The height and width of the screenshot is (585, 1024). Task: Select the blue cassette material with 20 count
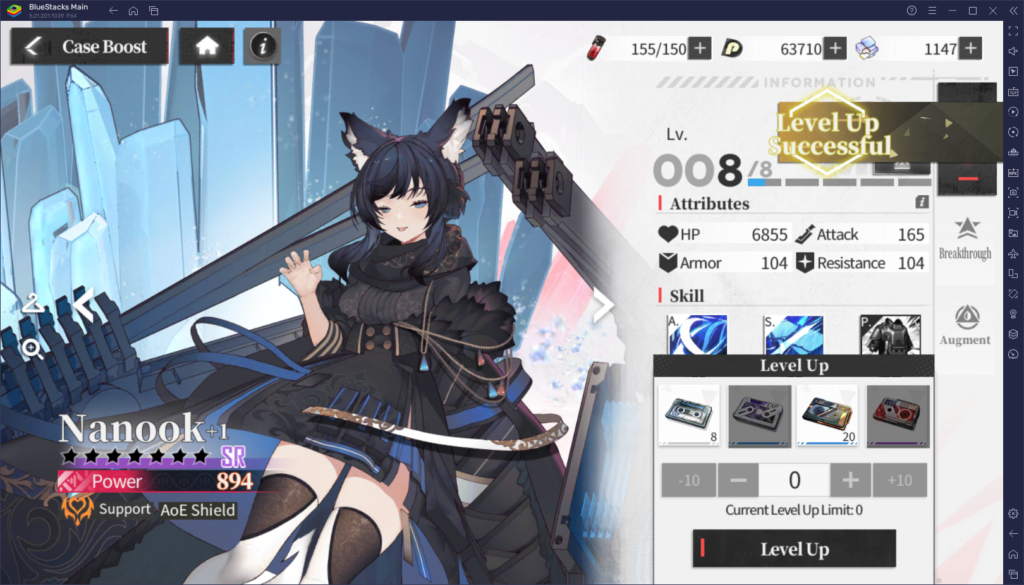[827, 414]
